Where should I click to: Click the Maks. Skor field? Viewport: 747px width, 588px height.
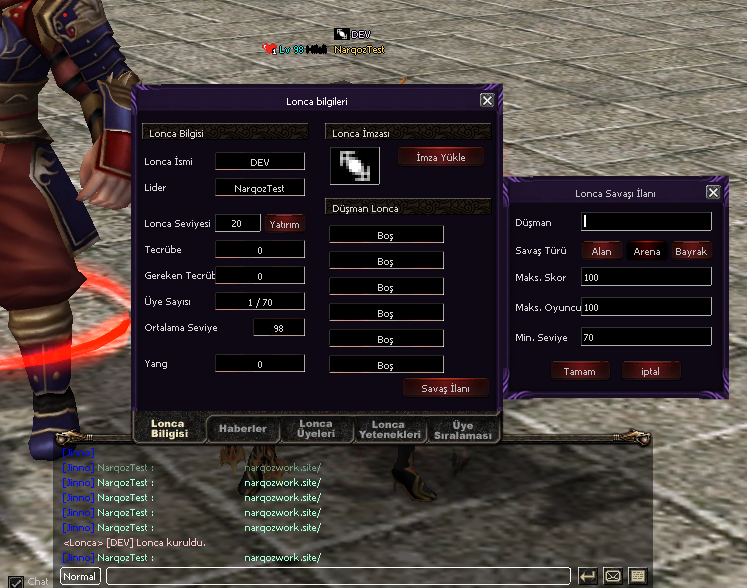tap(647, 277)
